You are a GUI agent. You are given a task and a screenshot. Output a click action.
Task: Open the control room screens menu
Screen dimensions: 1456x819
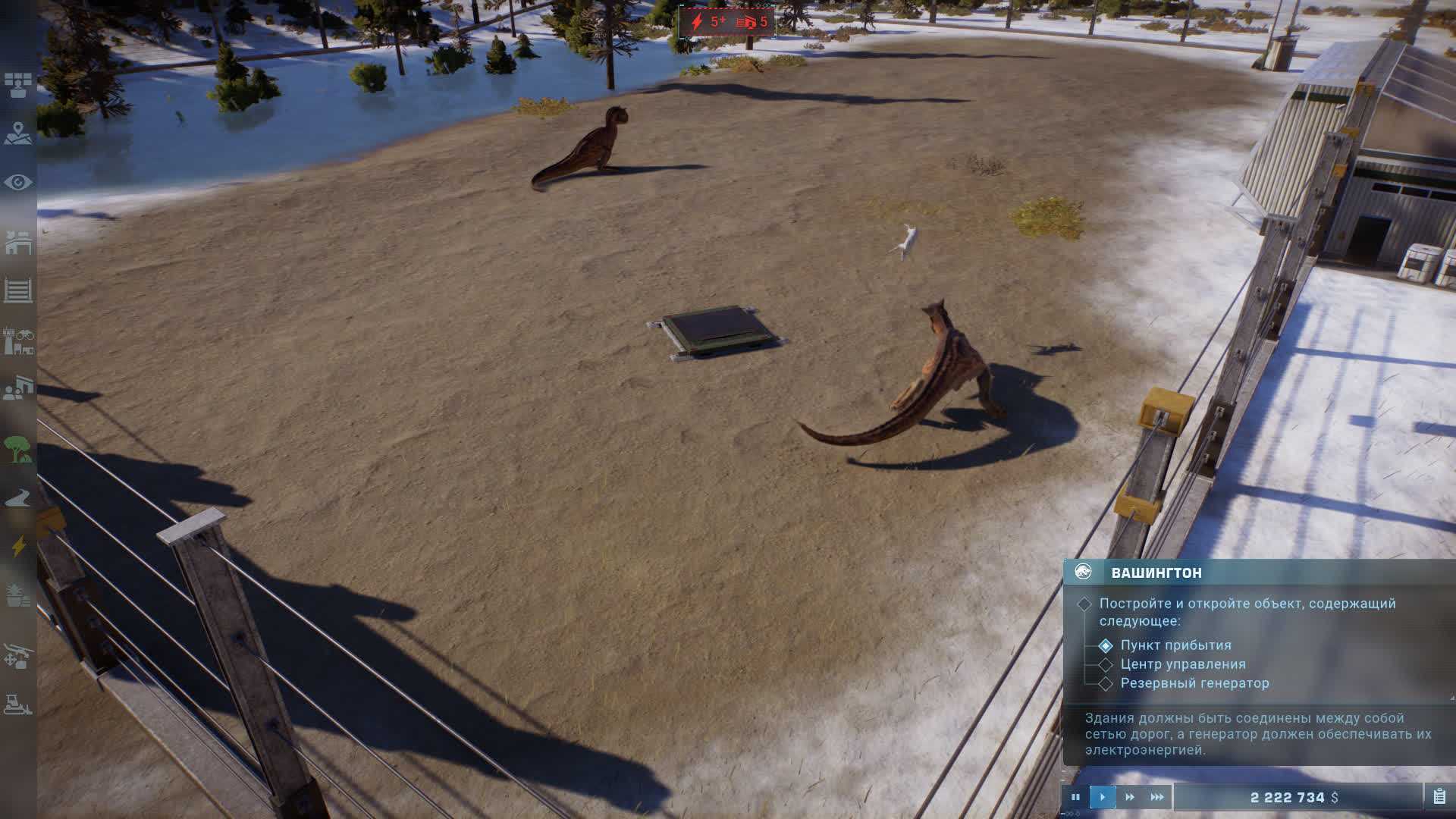[18, 84]
